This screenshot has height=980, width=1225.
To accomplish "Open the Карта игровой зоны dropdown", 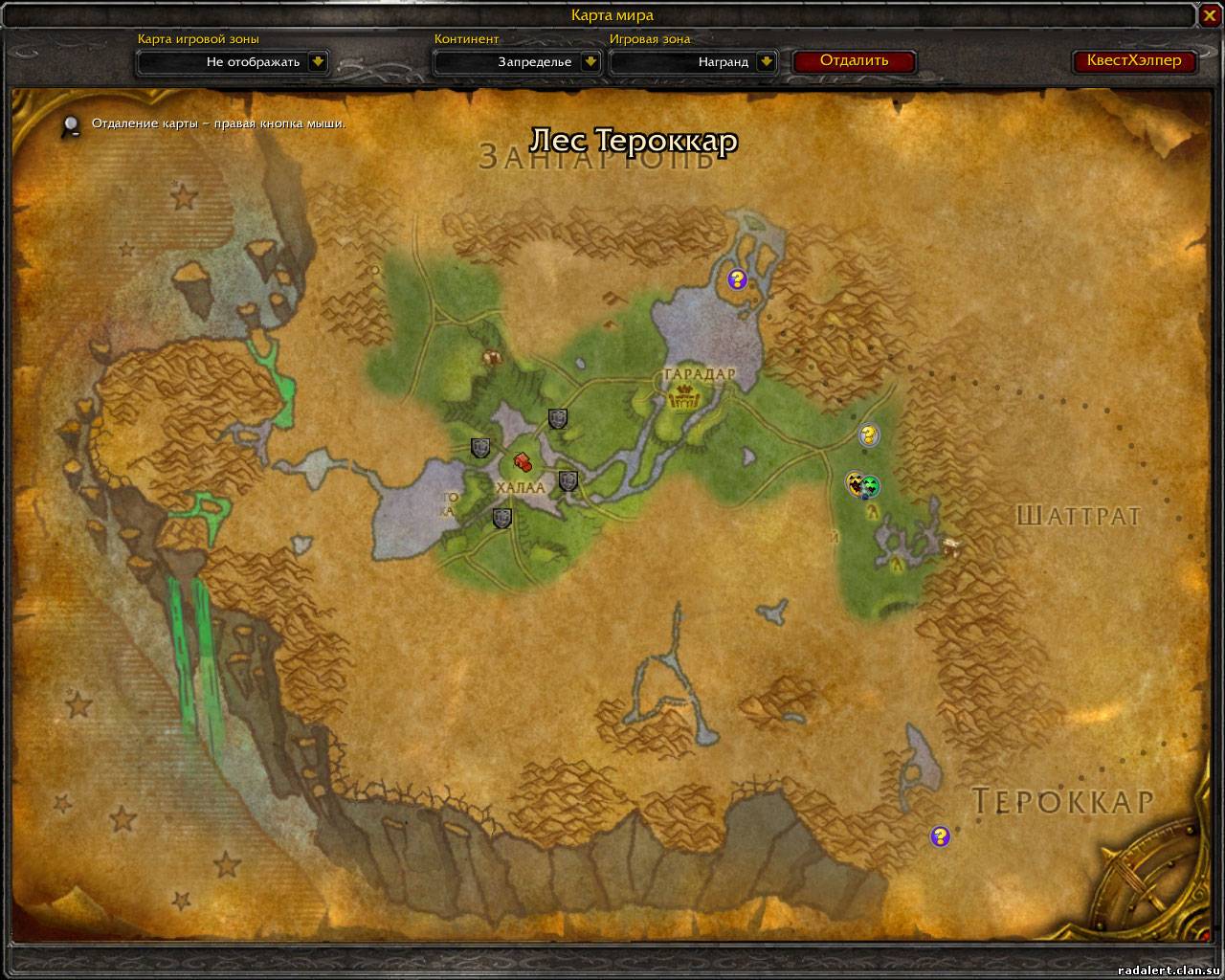I will tap(319, 62).
